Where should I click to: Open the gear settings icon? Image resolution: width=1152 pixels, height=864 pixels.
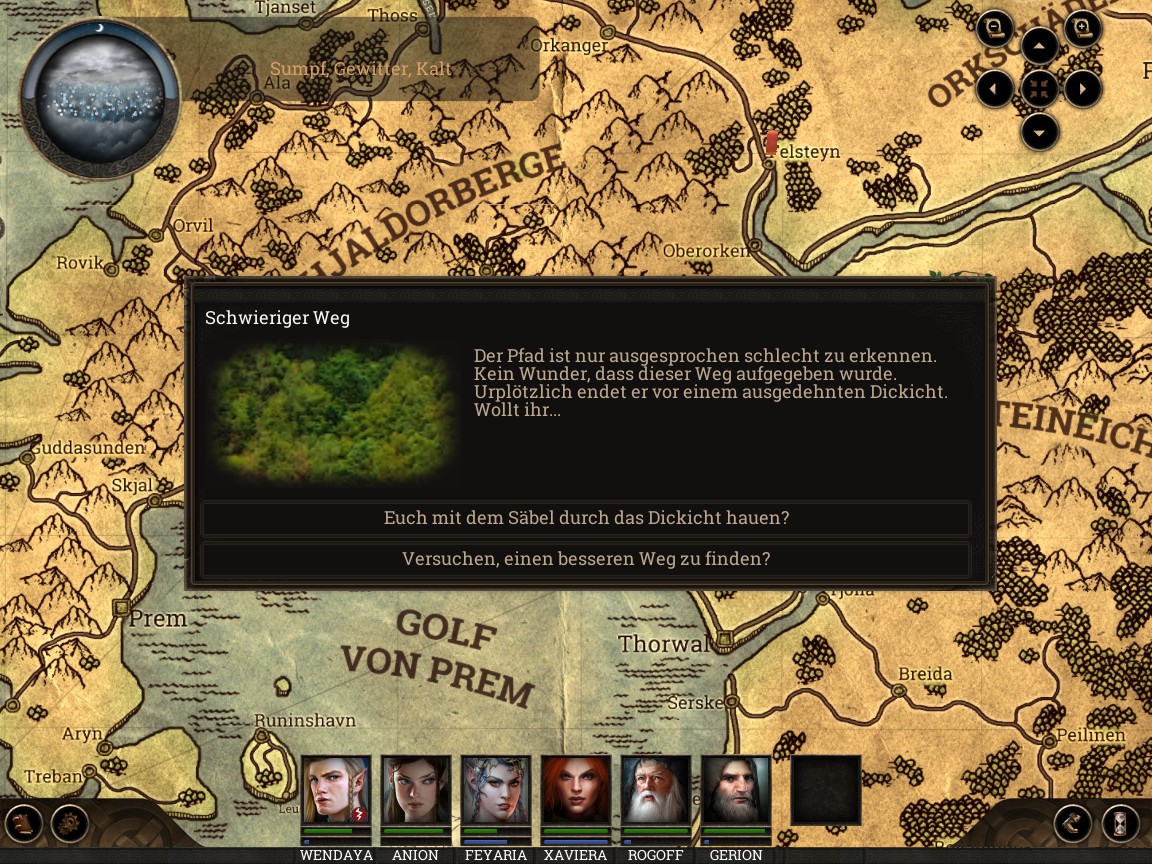(70, 824)
